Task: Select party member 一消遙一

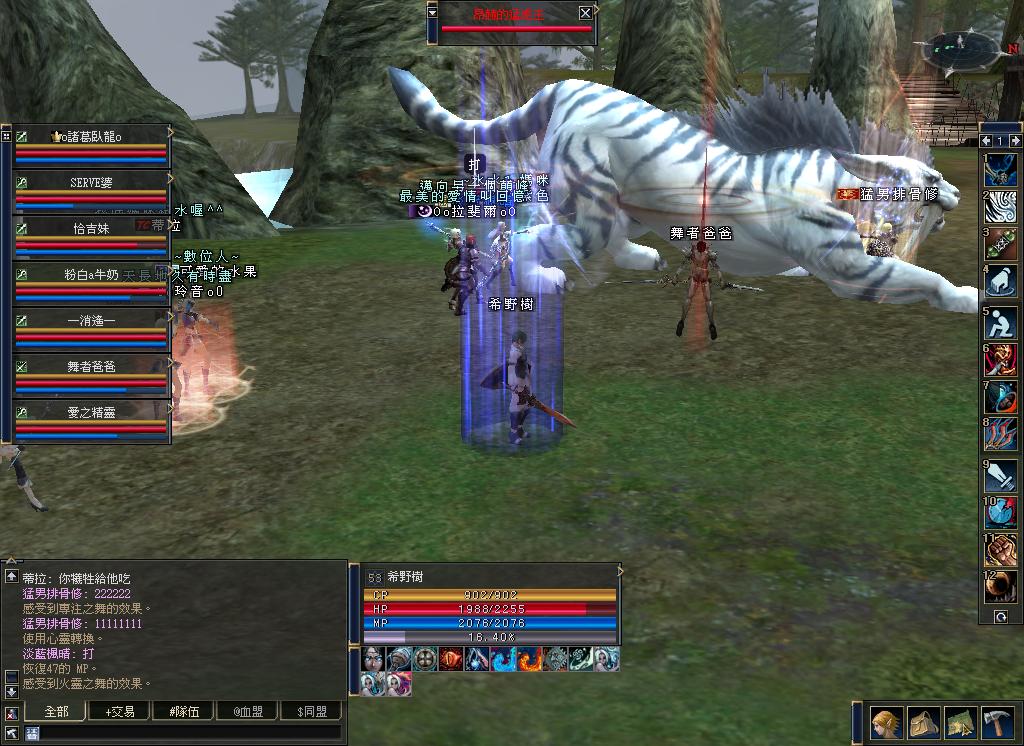Action: [91, 321]
